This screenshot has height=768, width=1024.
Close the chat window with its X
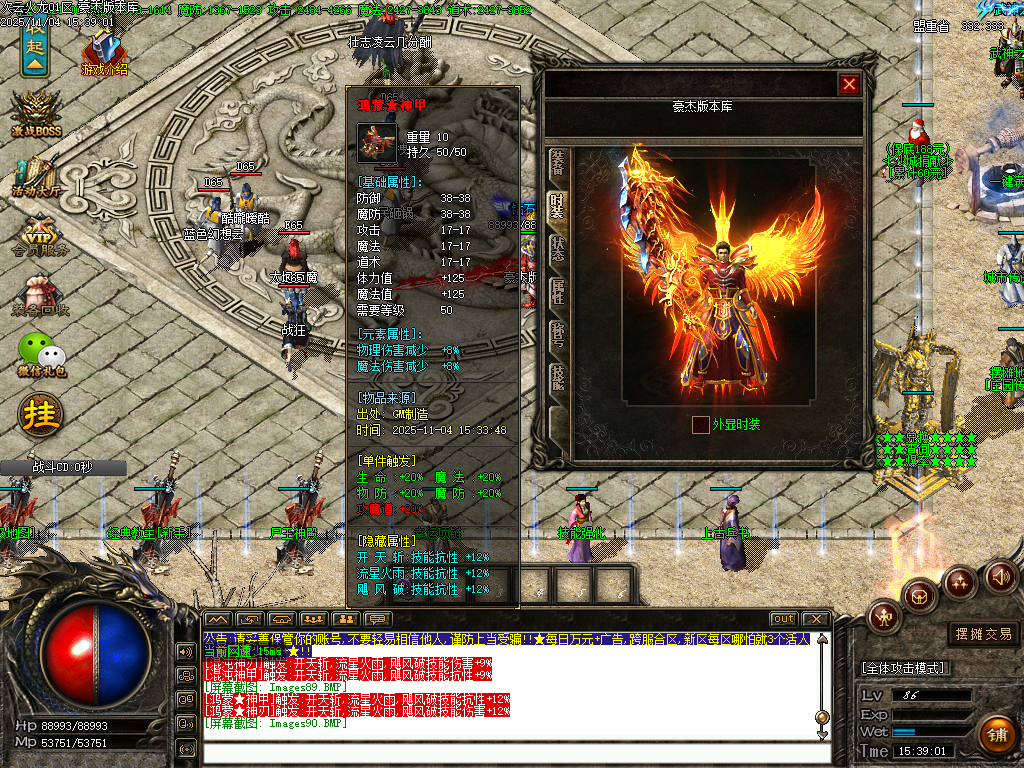(x=816, y=619)
